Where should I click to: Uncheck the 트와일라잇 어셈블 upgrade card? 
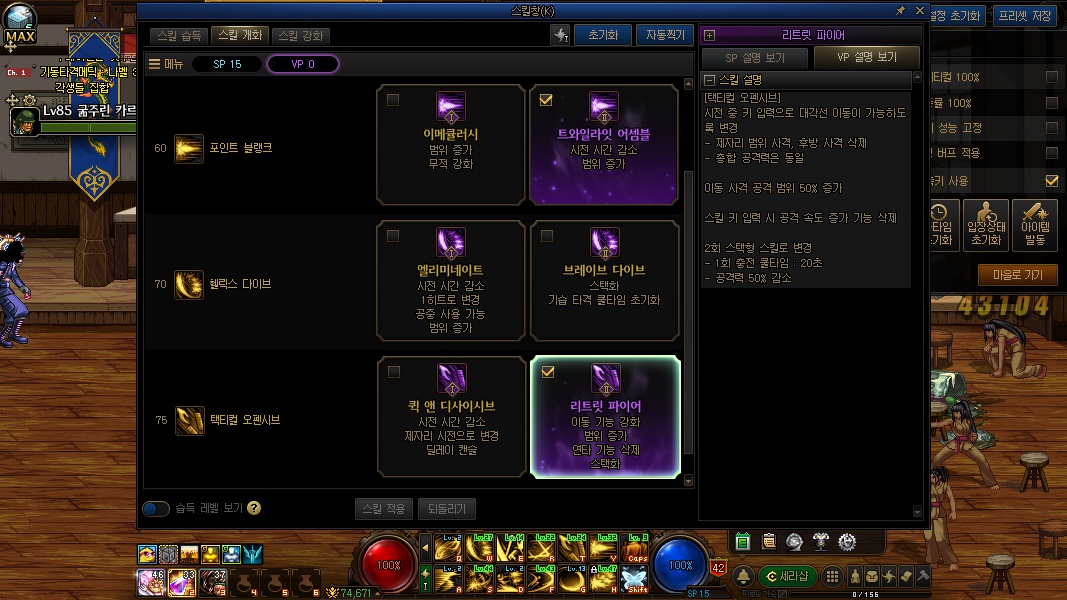pos(546,100)
